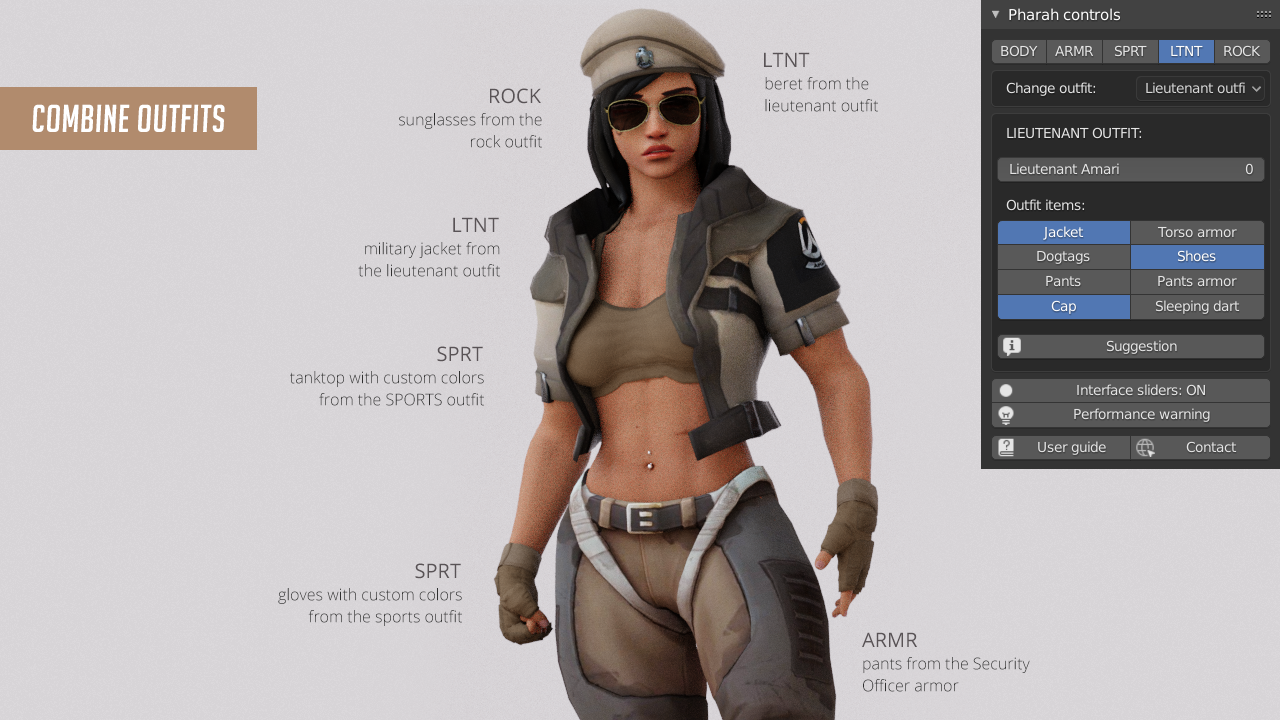This screenshot has height=720, width=1280.
Task: Select the ROCK tab
Action: click(x=1241, y=51)
